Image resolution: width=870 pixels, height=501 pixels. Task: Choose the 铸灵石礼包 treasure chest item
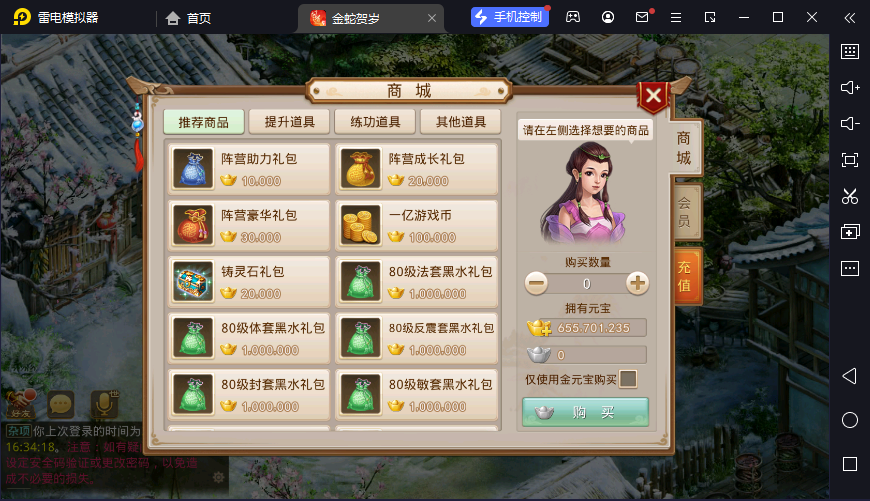(x=248, y=282)
